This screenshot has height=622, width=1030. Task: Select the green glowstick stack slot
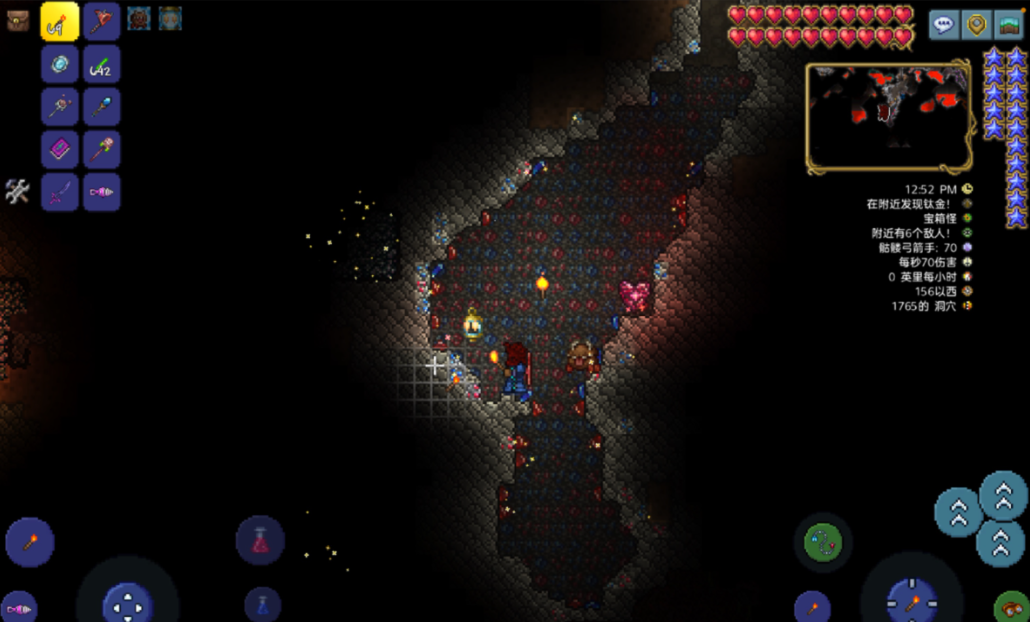coord(102,64)
